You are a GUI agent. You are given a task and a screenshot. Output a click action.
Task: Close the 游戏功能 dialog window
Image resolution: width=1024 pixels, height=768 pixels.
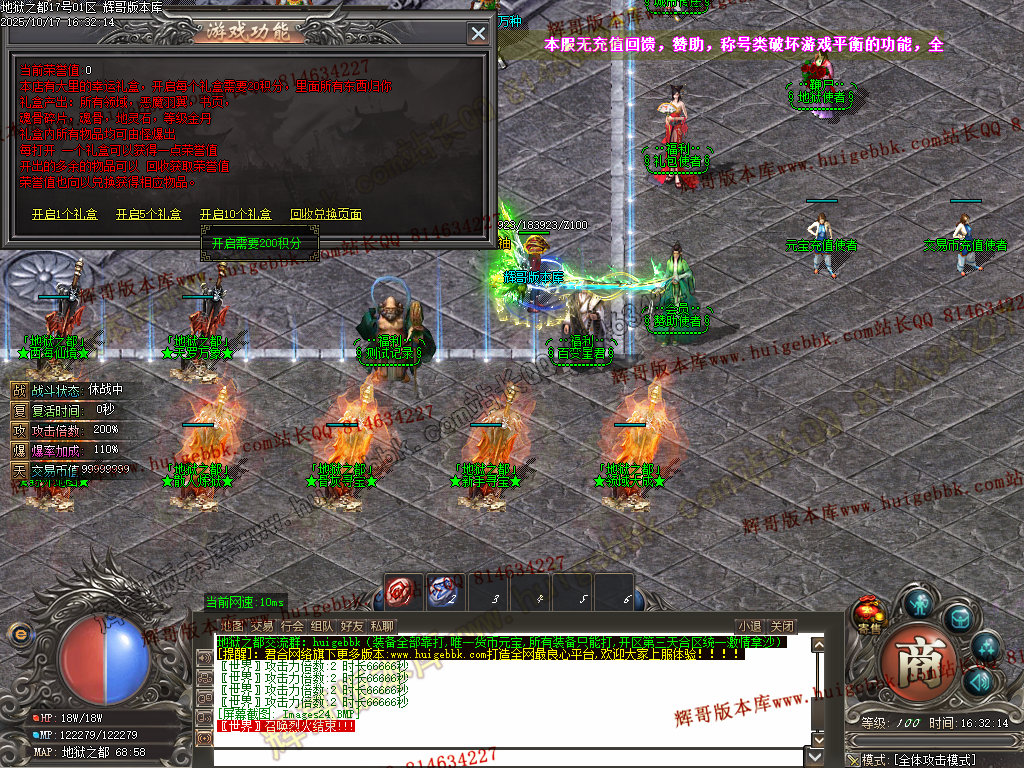(x=478, y=33)
